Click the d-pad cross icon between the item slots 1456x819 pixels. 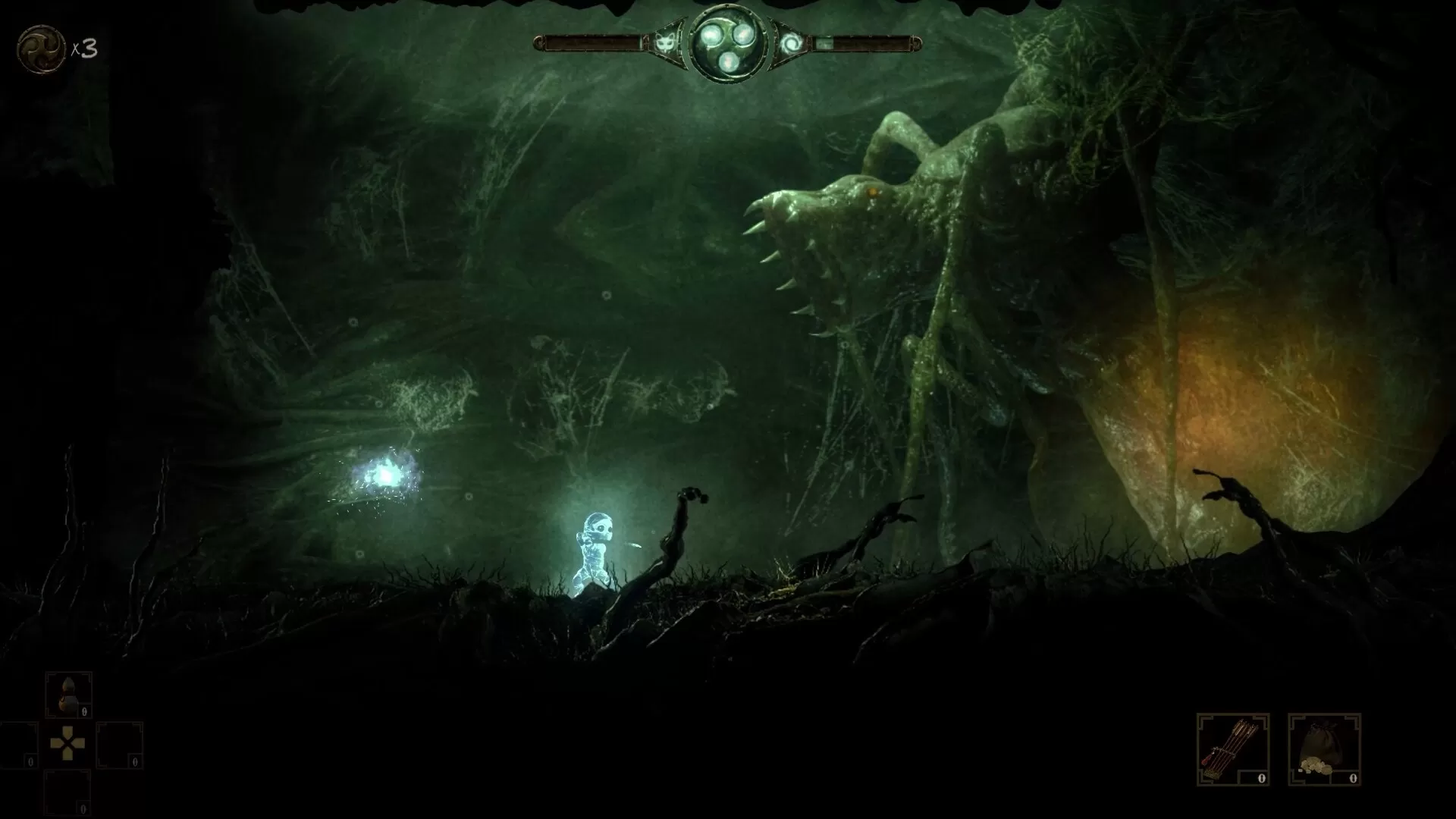tap(67, 744)
